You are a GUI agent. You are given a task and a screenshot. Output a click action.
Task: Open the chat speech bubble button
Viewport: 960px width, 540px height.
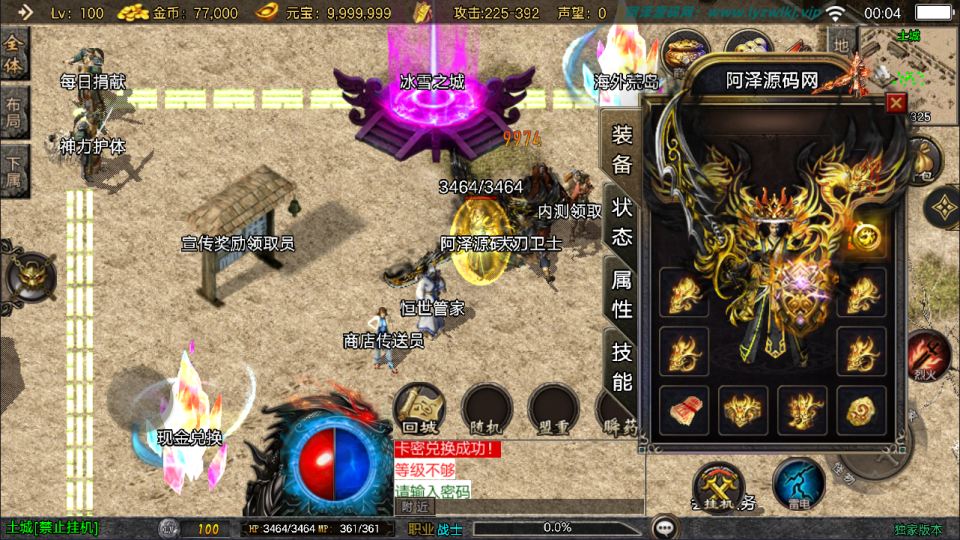[664, 527]
